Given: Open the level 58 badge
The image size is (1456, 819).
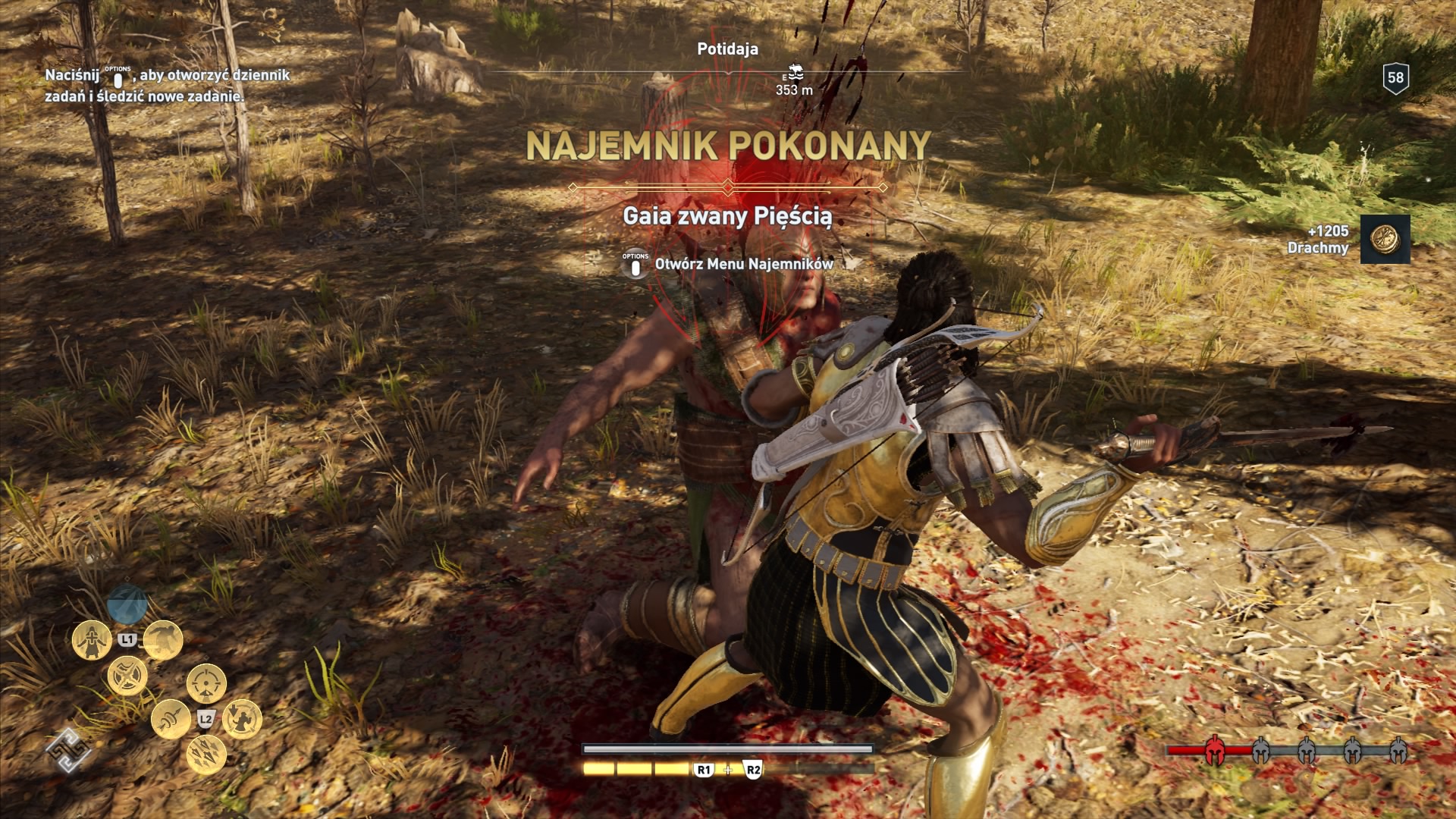Looking at the screenshot, I should [1395, 78].
